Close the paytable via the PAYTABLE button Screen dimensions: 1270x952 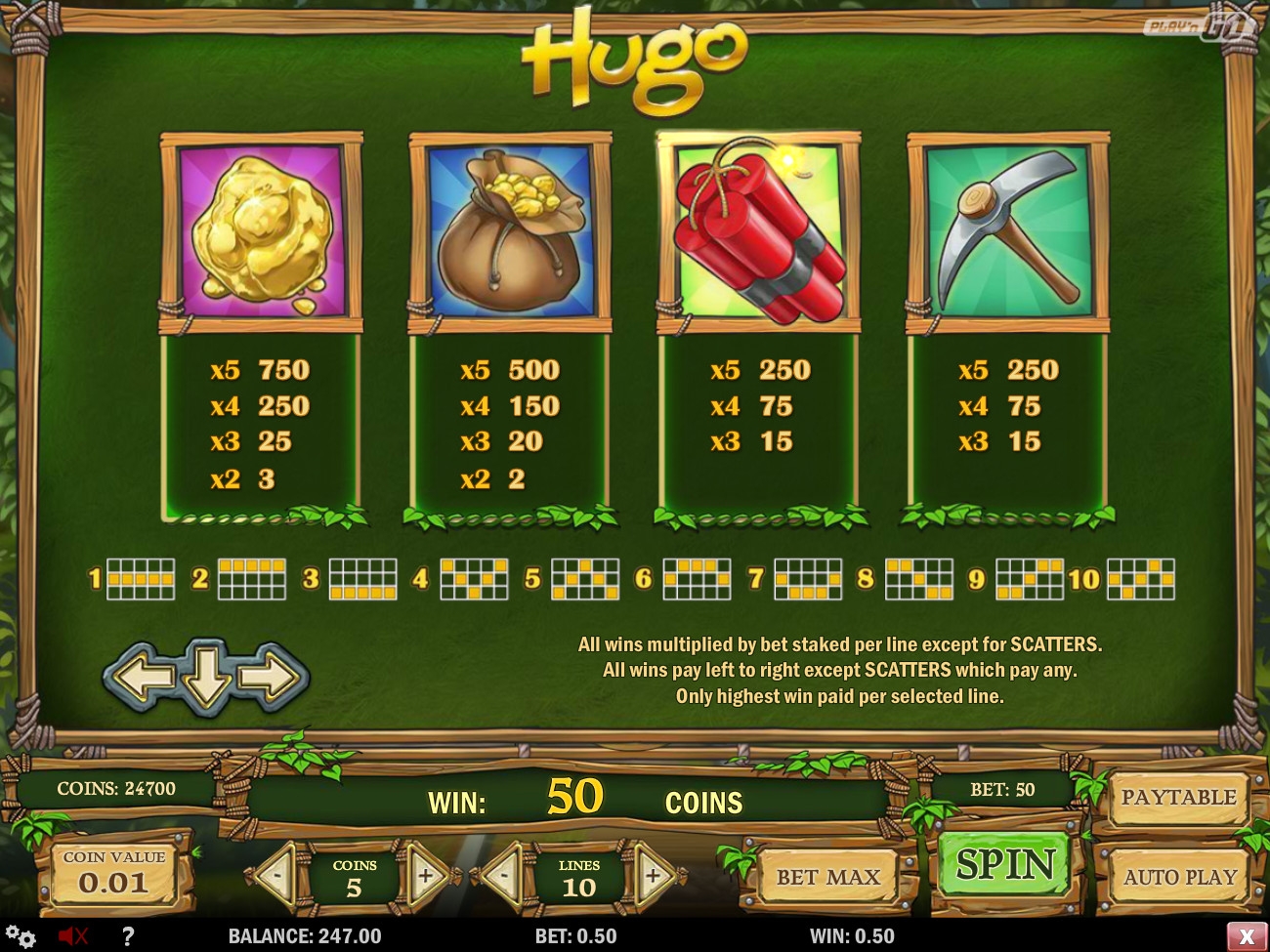pyautogui.click(x=1177, y=797)
